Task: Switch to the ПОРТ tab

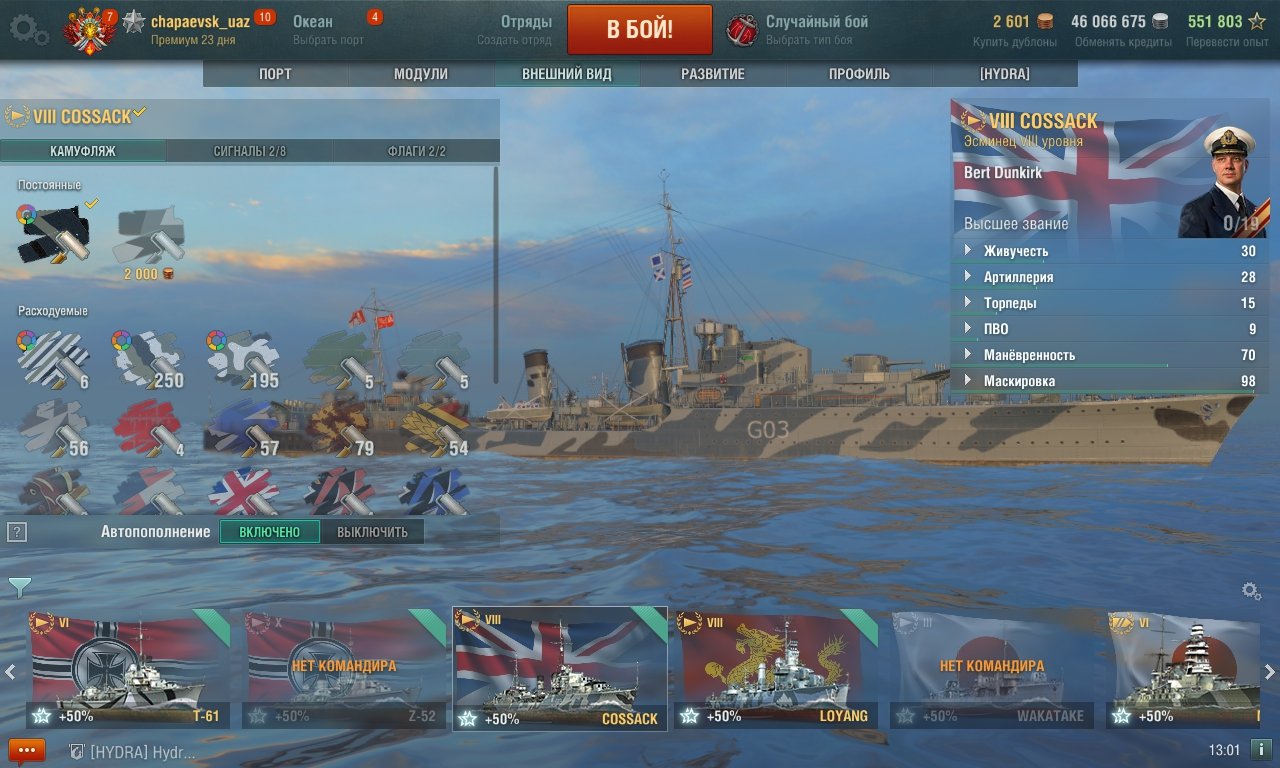Action: coord(275,74)
